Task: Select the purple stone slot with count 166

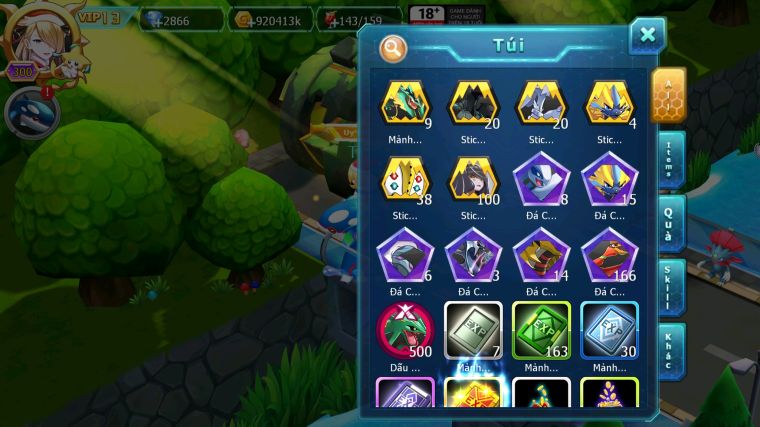Action: [x=609, y=256]
